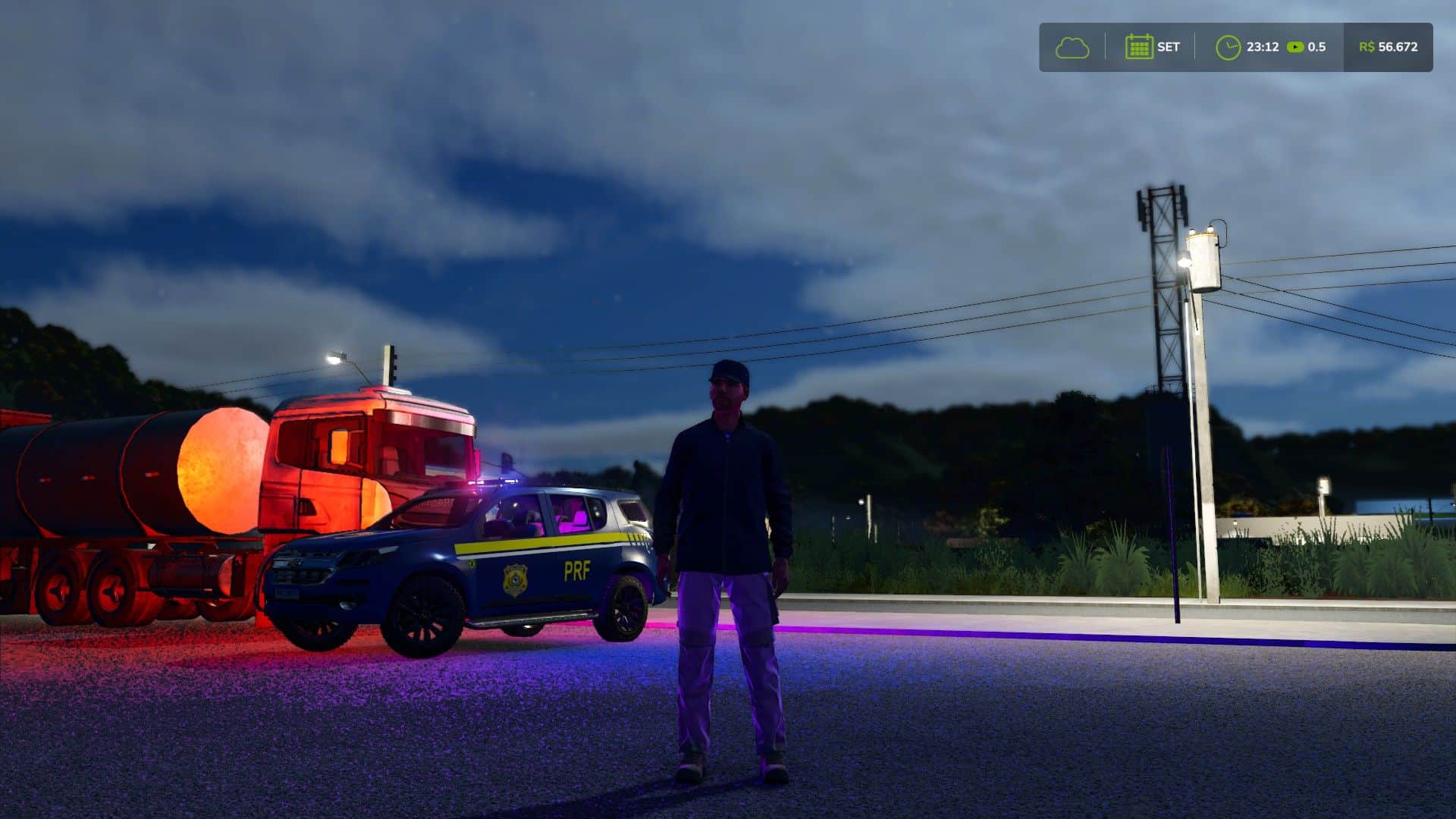The width and height of the screenshot is (1456, 819).
Task: Click the green time-speed icon
Action: click(1295, 47)
